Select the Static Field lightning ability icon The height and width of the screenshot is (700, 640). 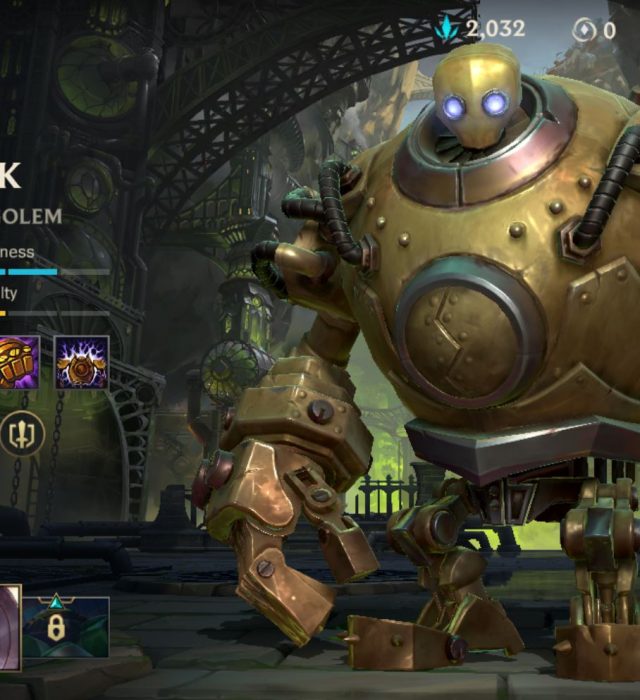pyautogui.click(x=81, y=362)
